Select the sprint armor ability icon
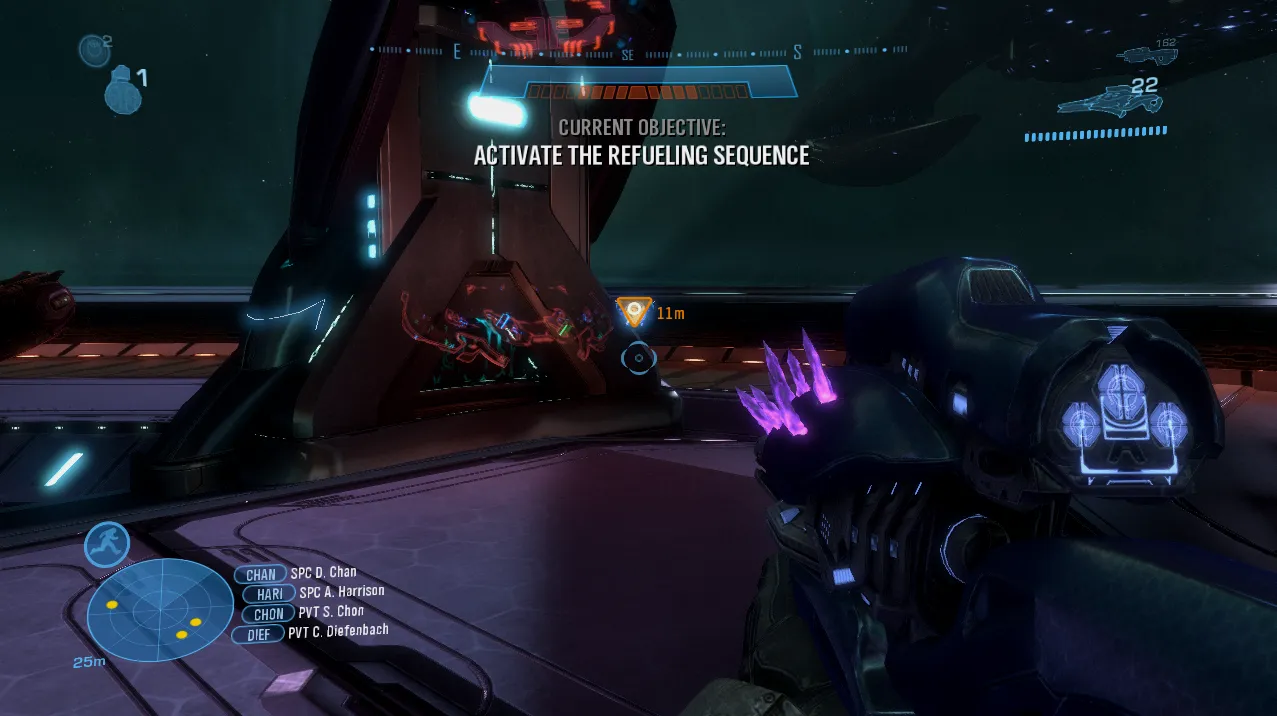 click(106, 545)
